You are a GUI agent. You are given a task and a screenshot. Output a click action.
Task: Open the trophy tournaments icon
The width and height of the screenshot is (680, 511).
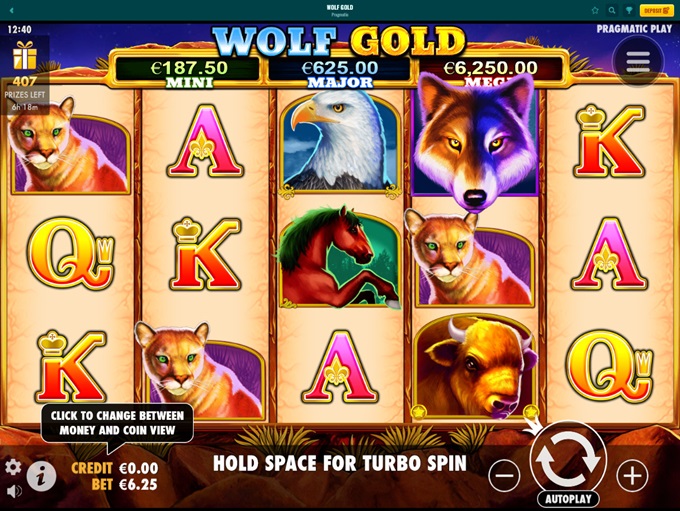(x=629, y=10)
